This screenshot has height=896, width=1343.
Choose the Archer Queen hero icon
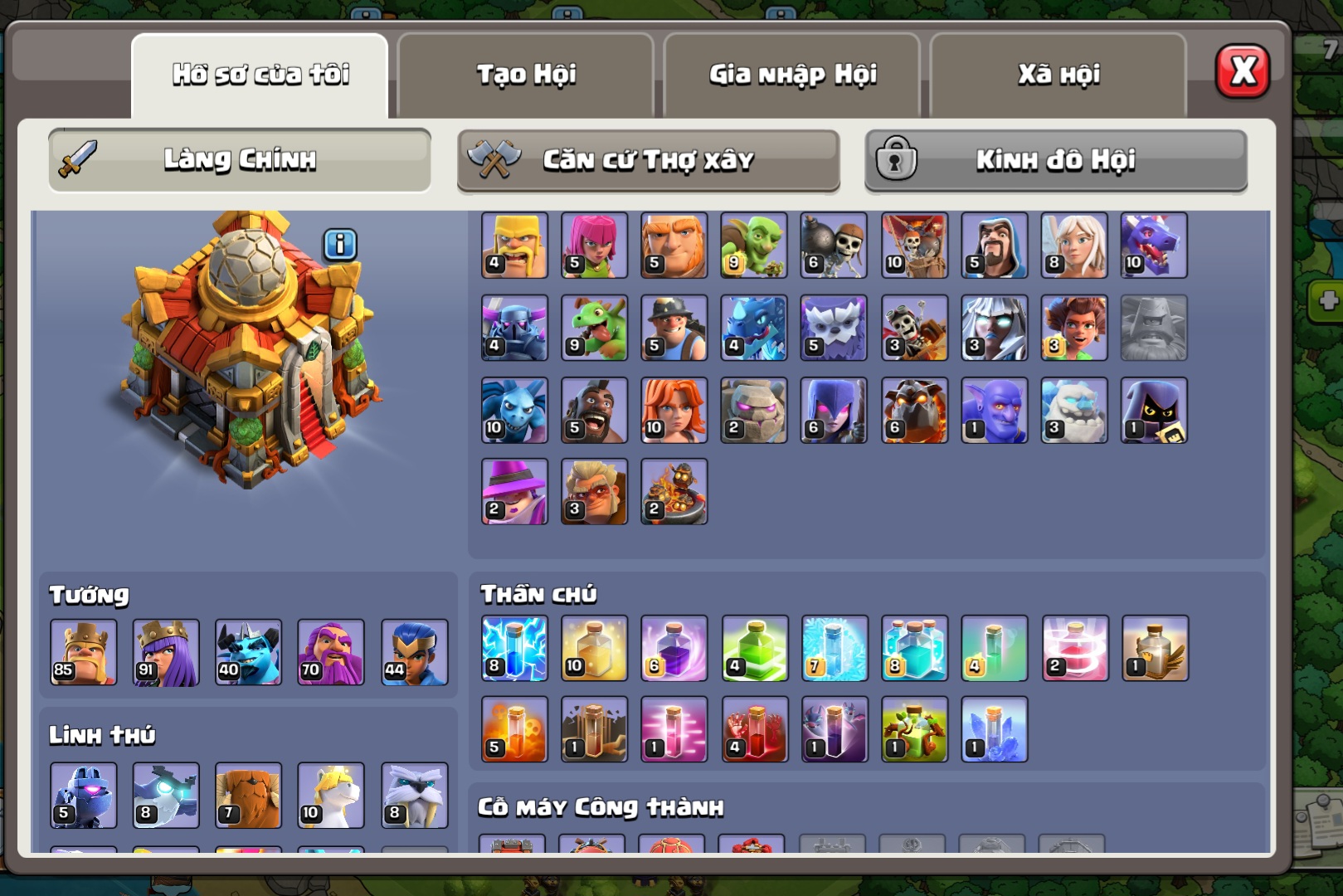(166, 652)
